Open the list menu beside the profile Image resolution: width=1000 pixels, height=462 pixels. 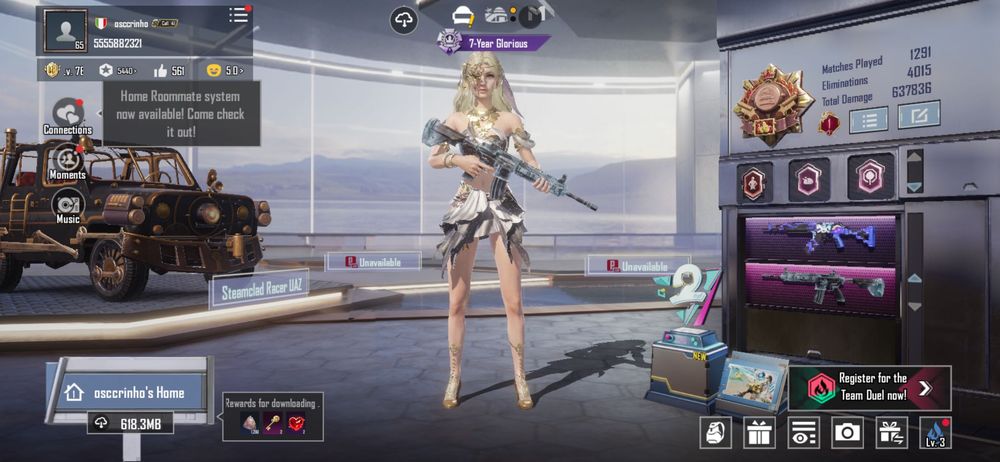tap(238, 15)
